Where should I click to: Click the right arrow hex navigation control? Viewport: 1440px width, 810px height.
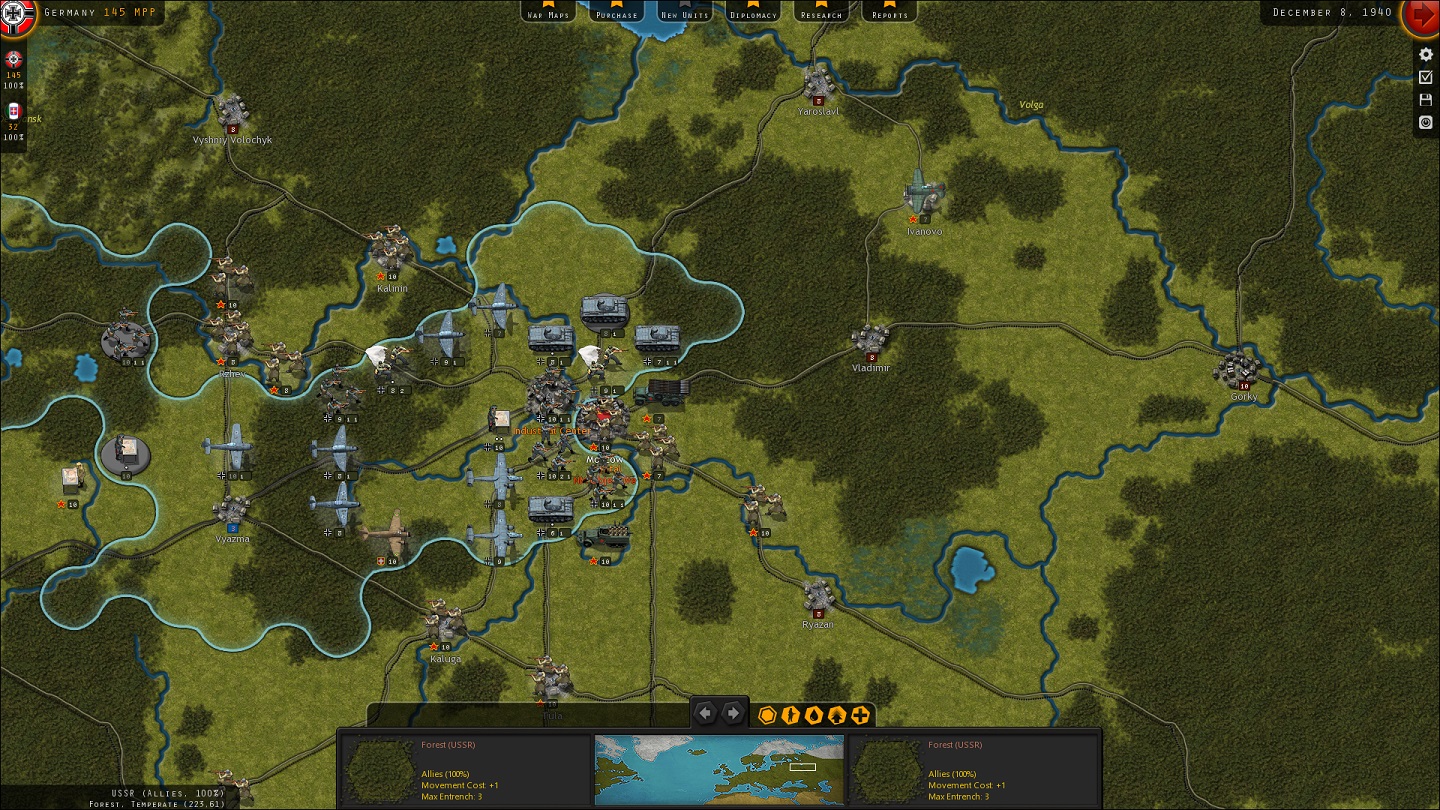click(x=735, y=713)
